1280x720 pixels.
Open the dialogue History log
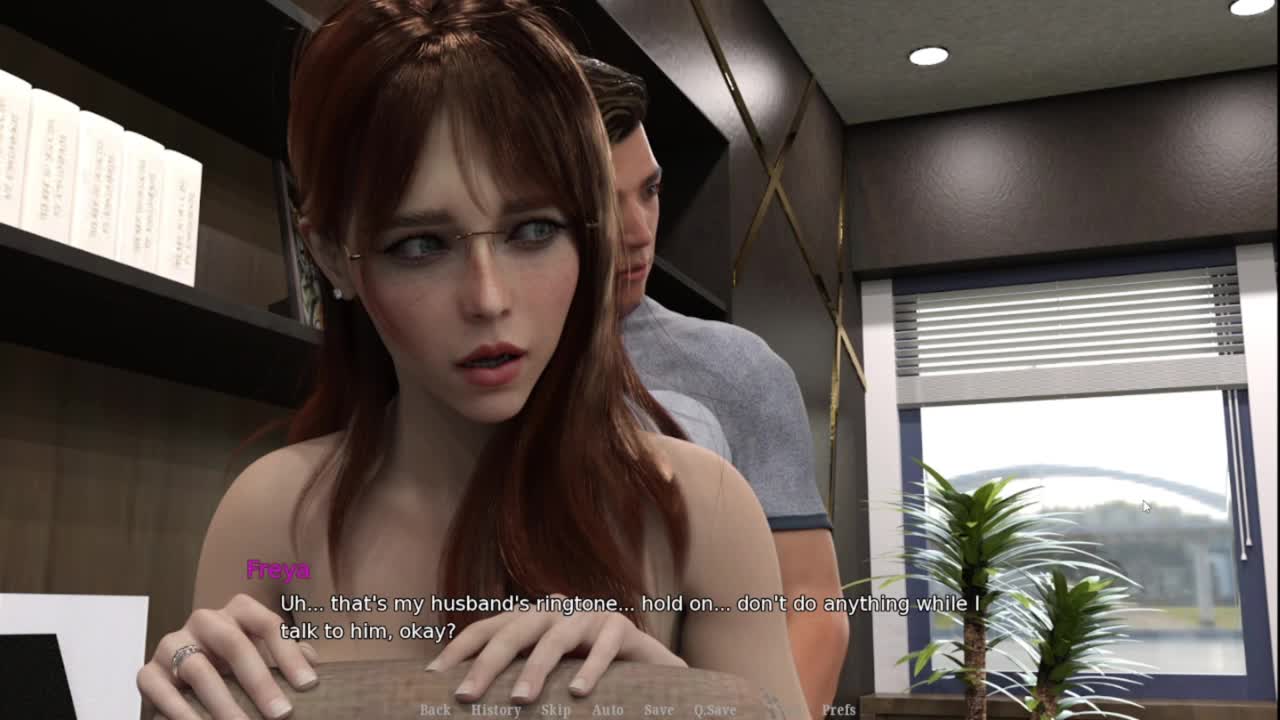(x=496, y=710)
